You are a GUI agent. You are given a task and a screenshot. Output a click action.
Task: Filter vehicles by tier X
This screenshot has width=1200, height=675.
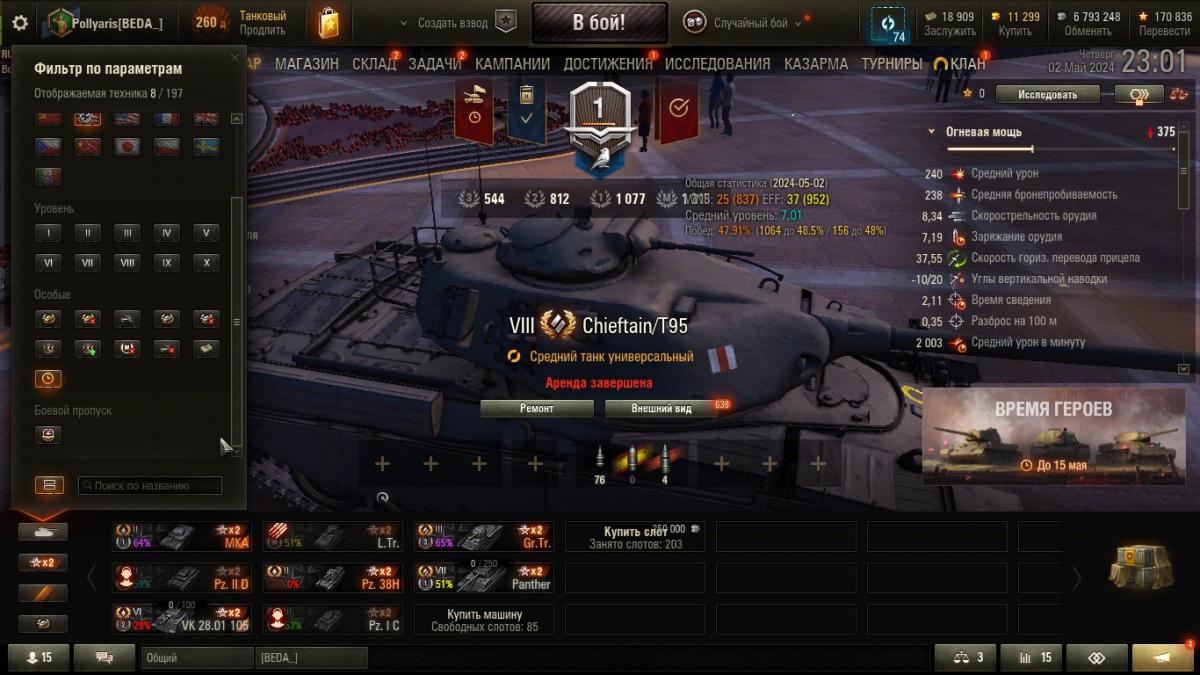tap(206, 263)
